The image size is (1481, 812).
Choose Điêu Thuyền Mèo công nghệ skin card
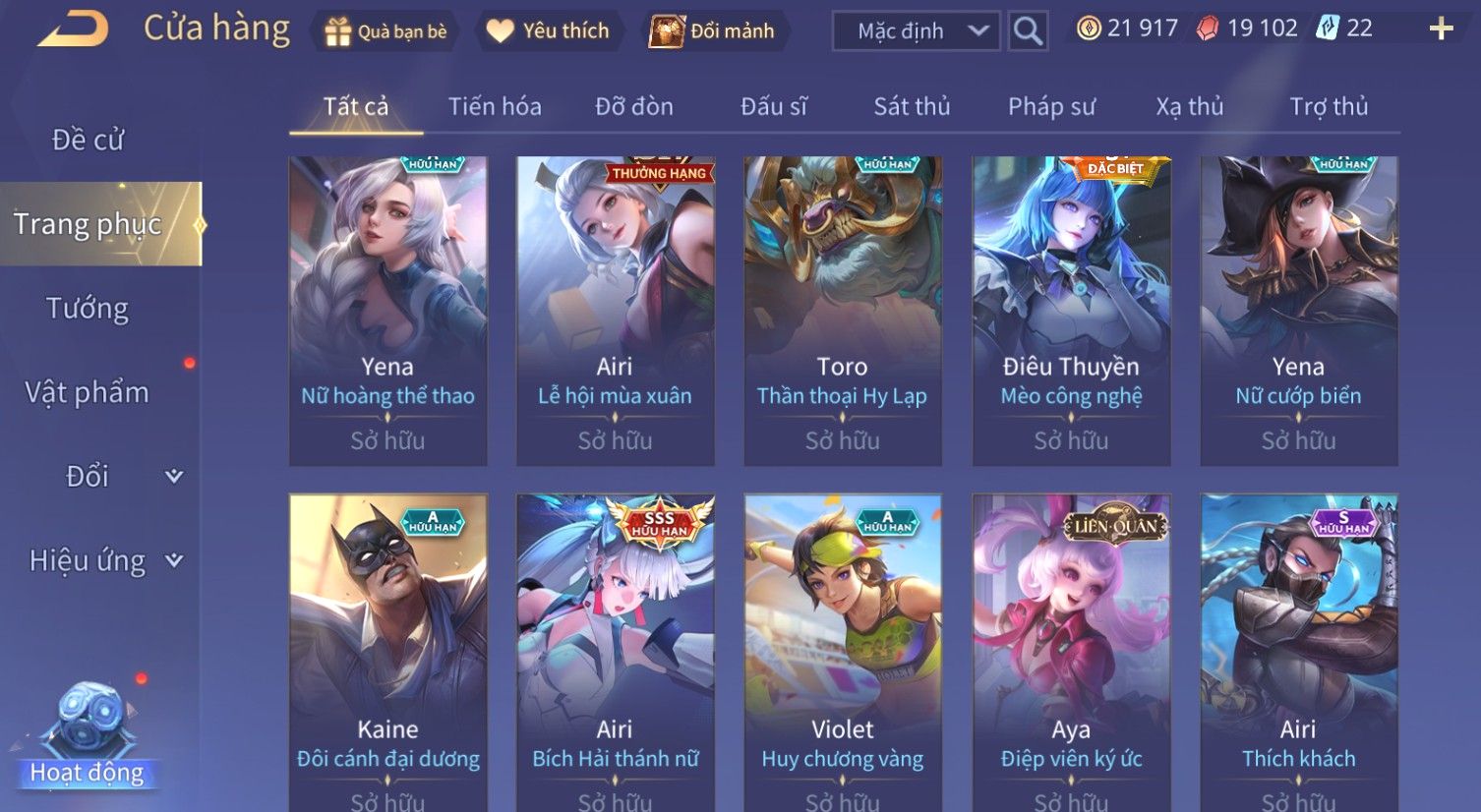(x=1071, y=311)
